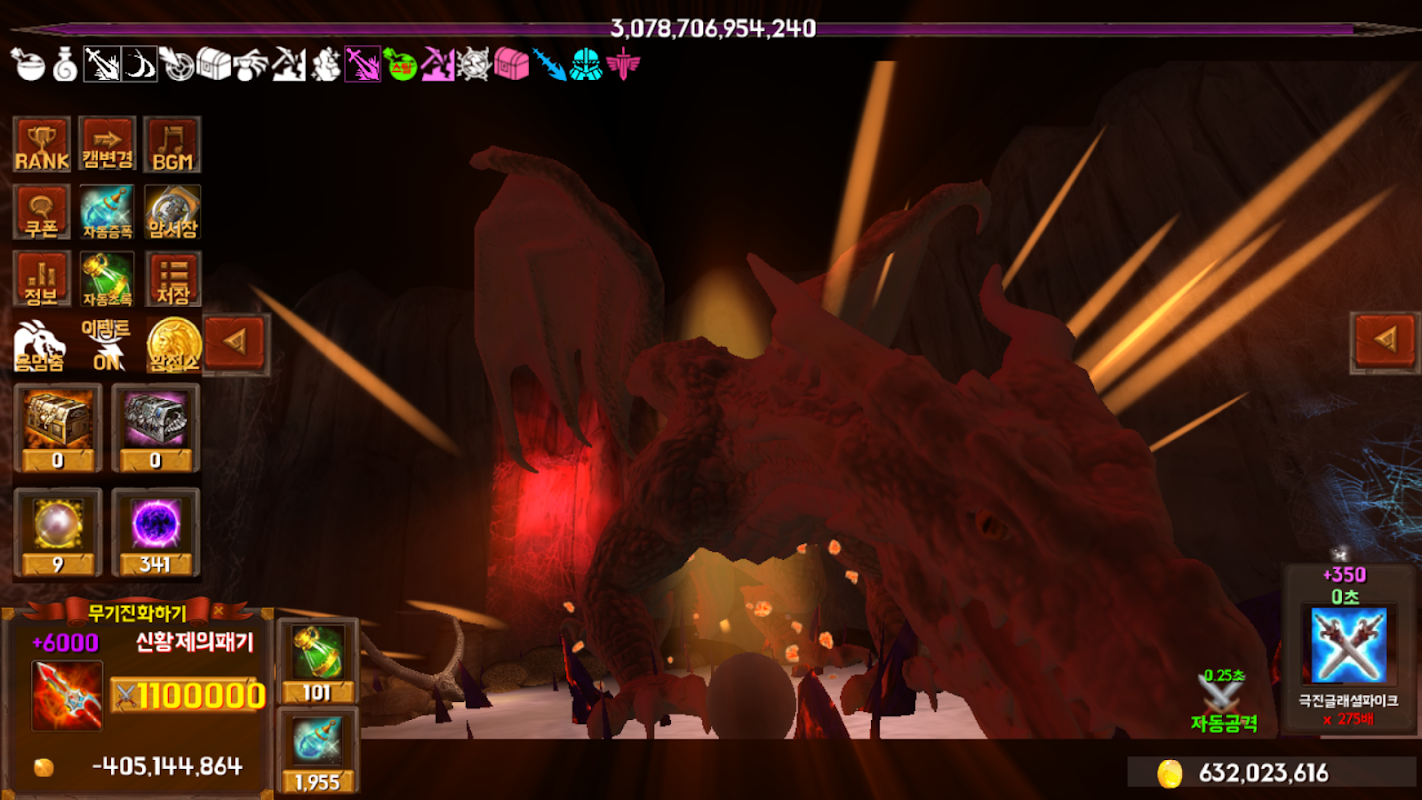Click the 저장 save button
The image size is (1422, 800).
coord(172,279)
